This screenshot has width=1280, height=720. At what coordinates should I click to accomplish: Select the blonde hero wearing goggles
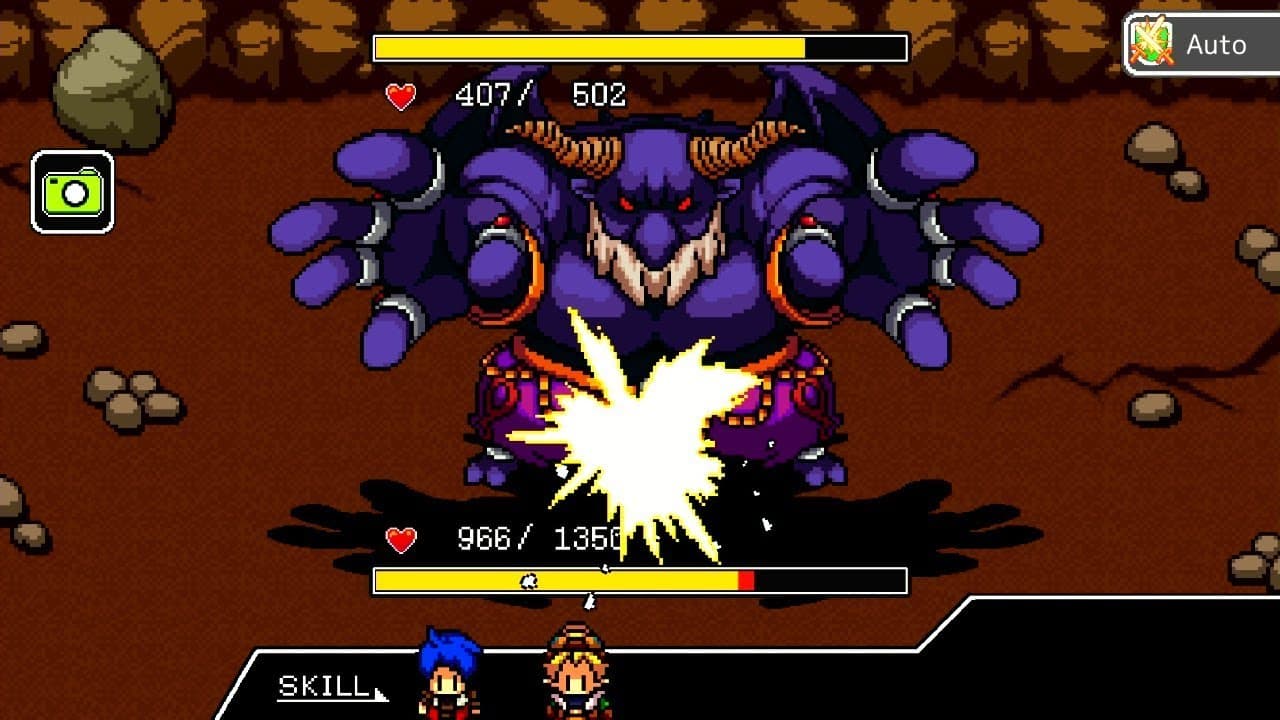click(x=575, y=680)
